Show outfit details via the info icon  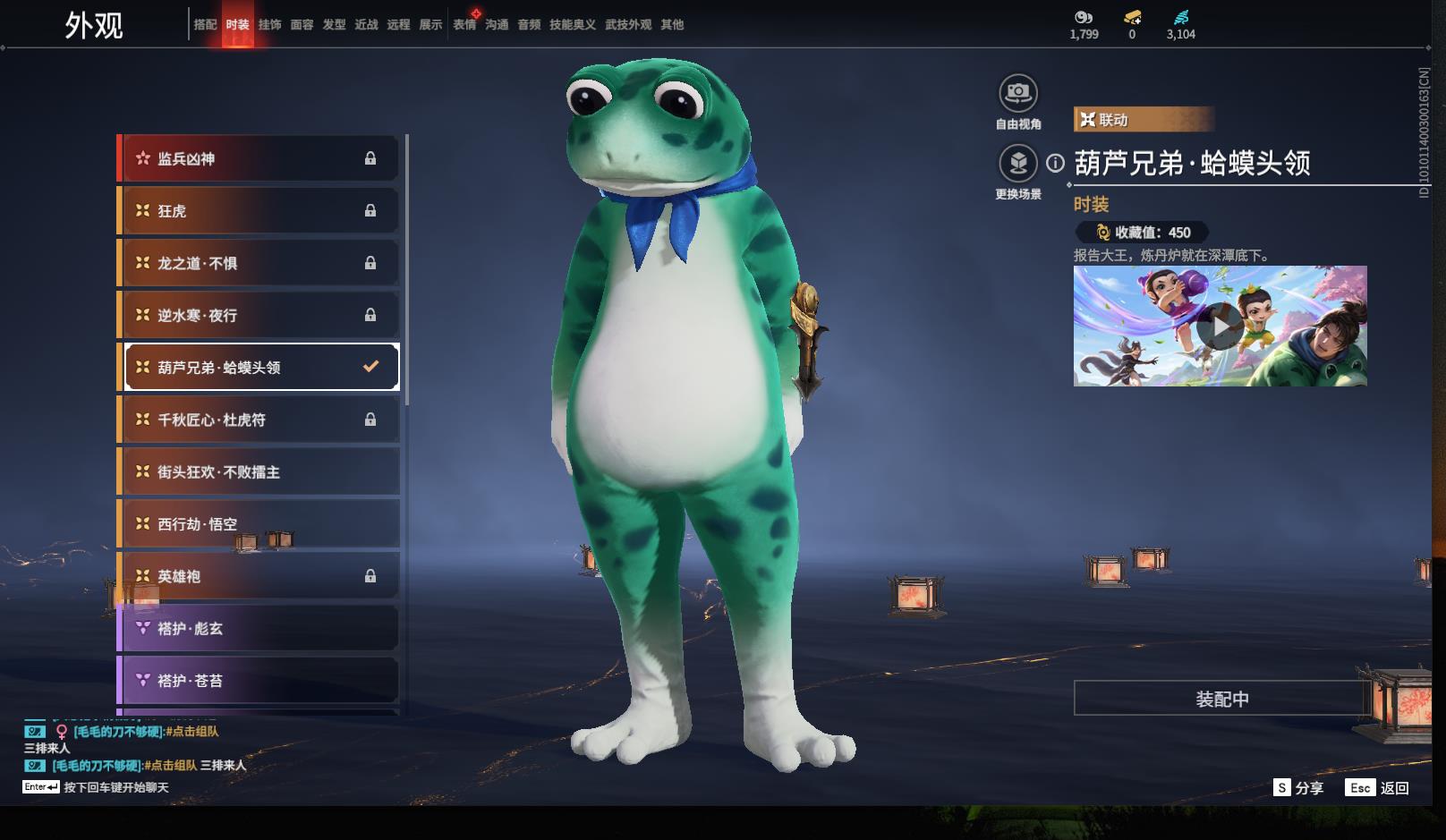coord(1056,163)
